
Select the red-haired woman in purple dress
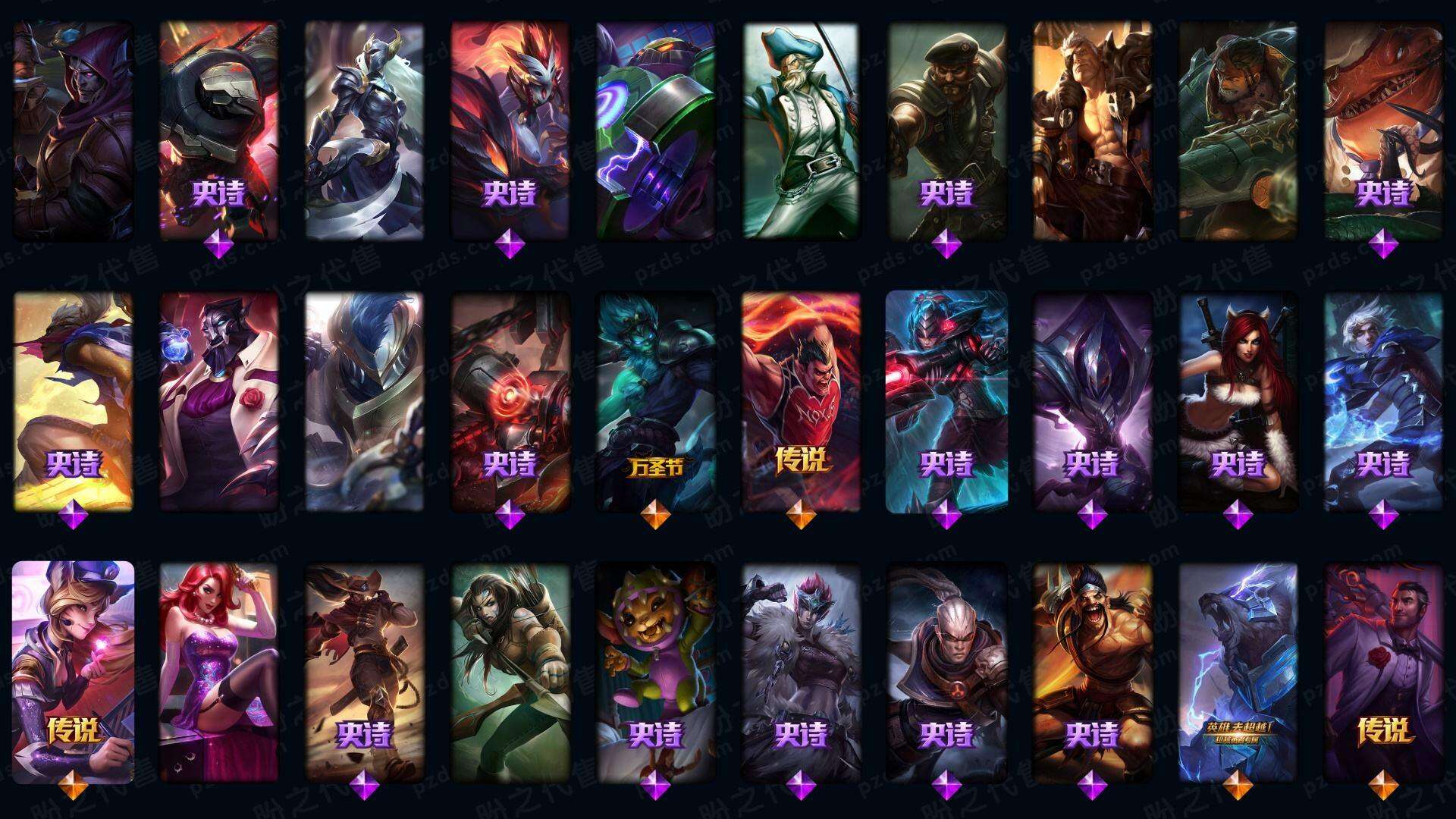pos(219,673)
